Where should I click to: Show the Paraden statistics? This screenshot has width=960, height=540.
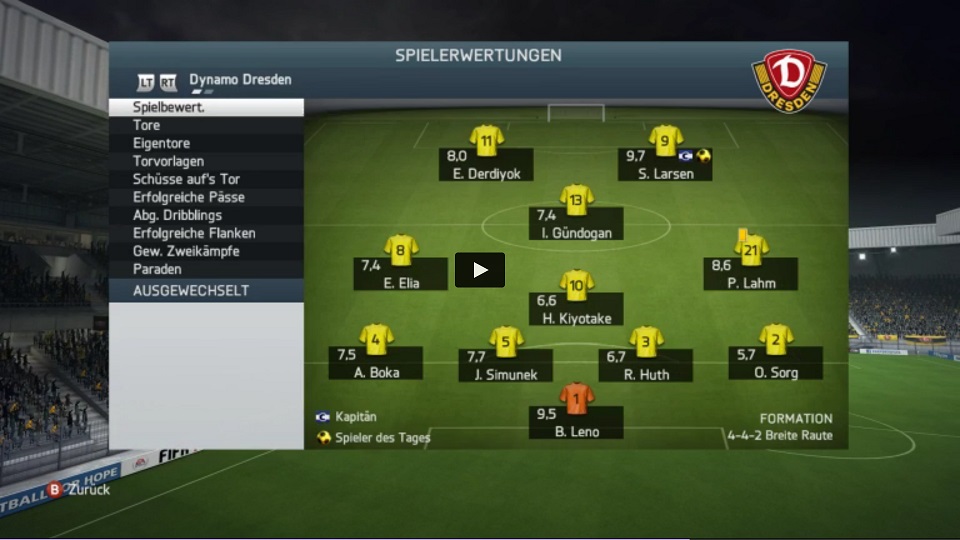point(205,269)
